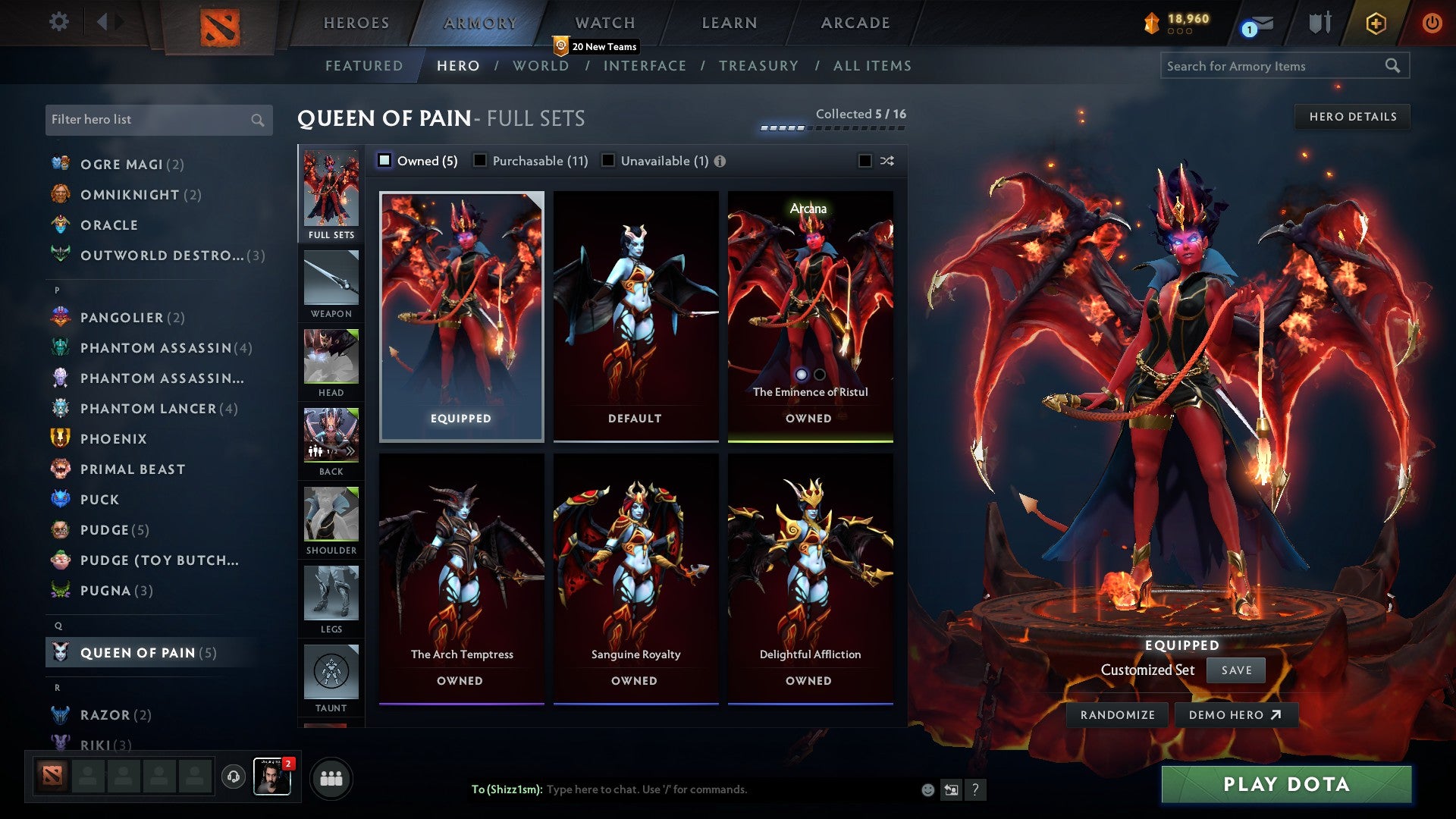
Task: Open the settings gear at top left
Action: tap(58, 22)
